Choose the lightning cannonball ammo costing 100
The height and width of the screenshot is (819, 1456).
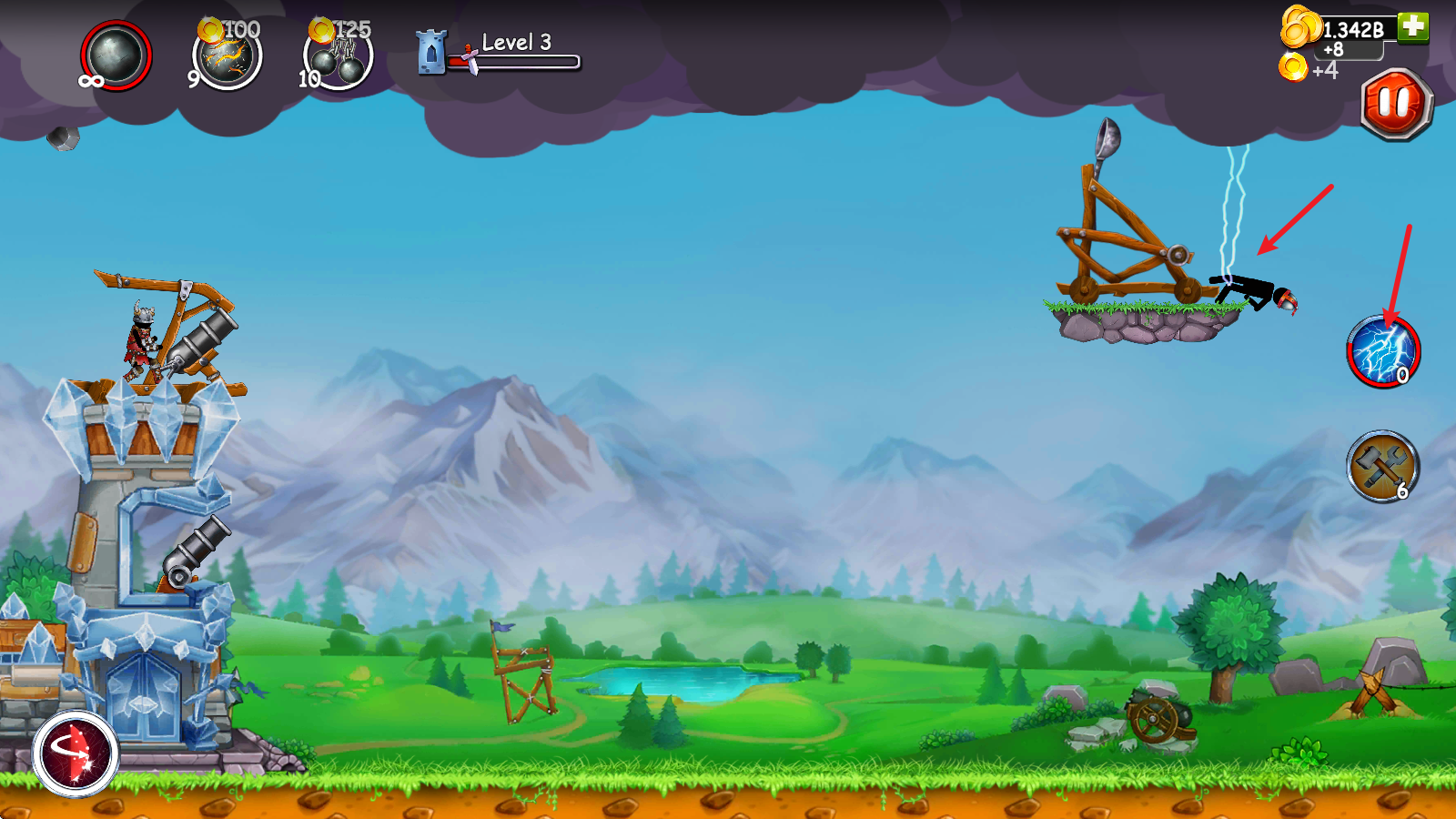(227, 56)
